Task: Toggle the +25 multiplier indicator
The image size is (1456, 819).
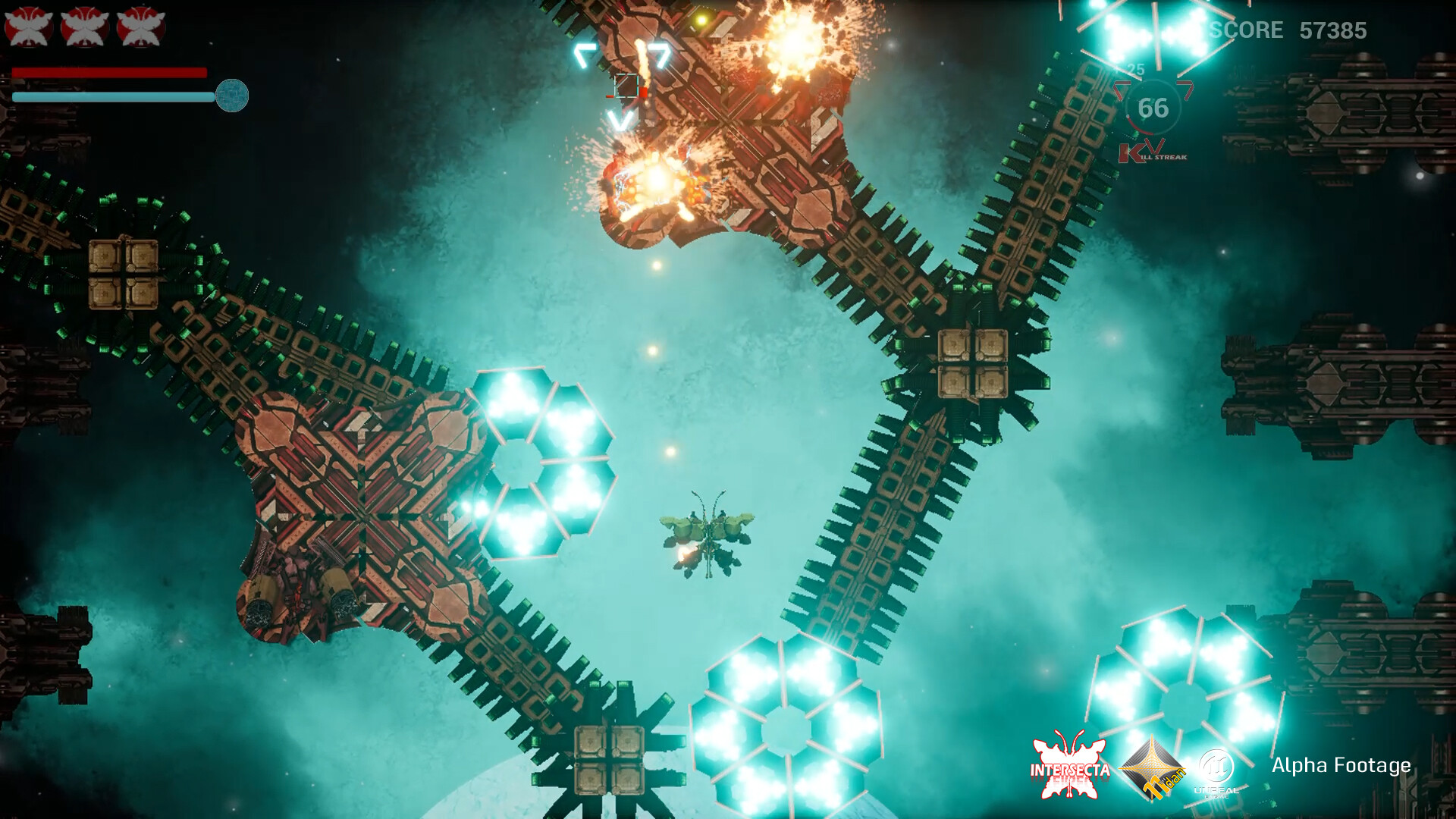Action: click(x=1132, y=67)
